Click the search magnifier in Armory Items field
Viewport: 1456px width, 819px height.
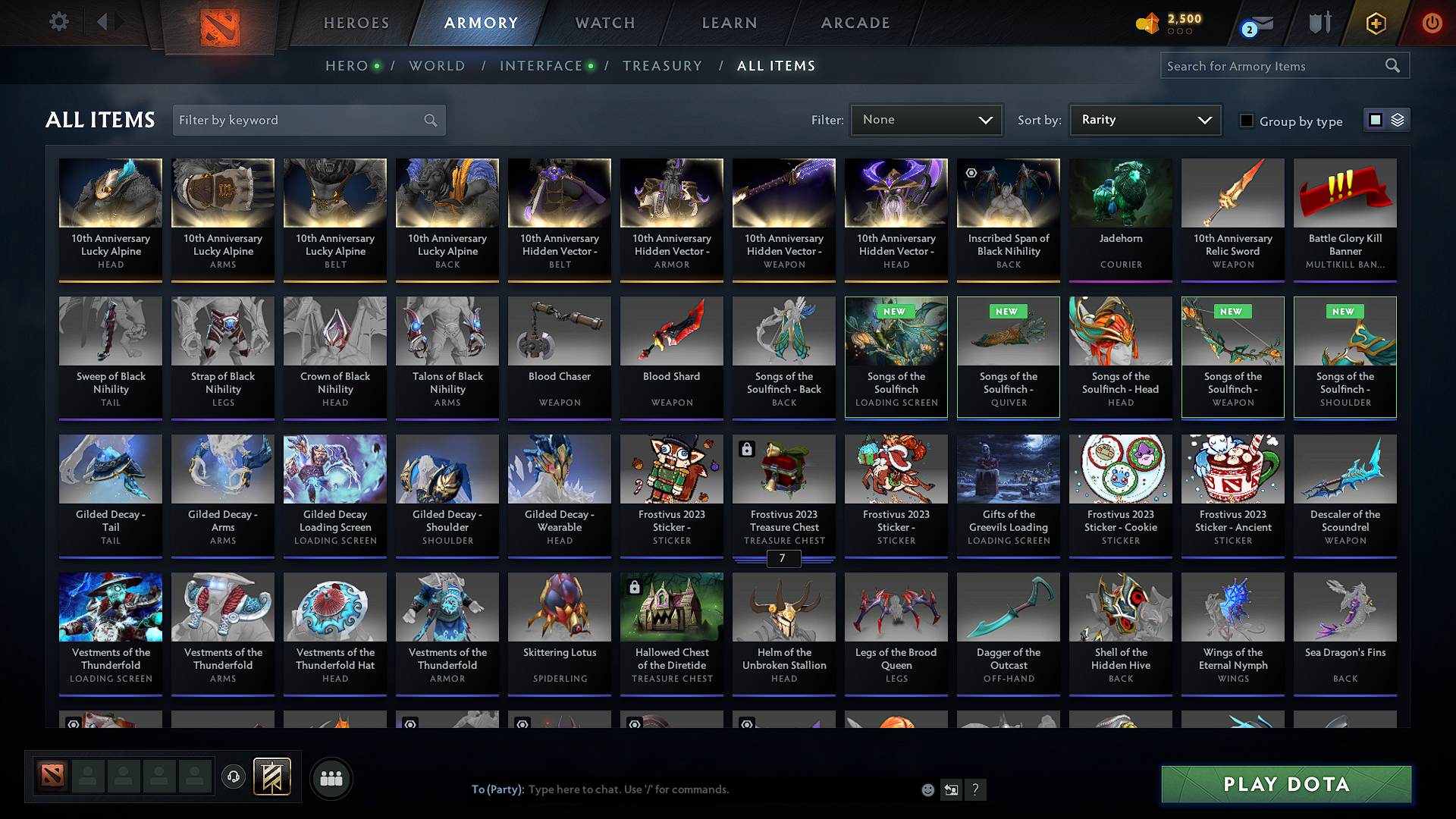pyautogui.click(x=1393, y=65)
